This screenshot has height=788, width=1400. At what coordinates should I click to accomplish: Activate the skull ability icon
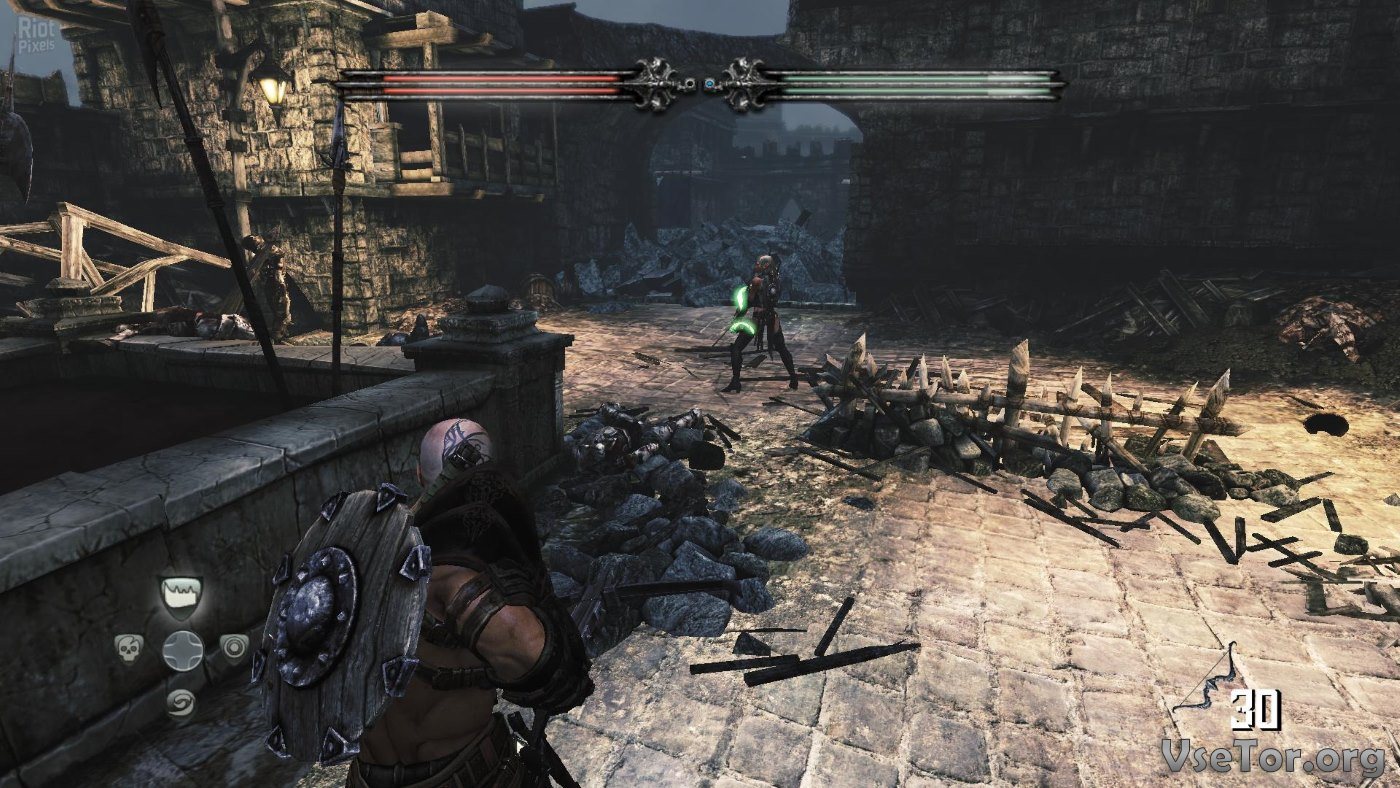[x=129, y=648]
